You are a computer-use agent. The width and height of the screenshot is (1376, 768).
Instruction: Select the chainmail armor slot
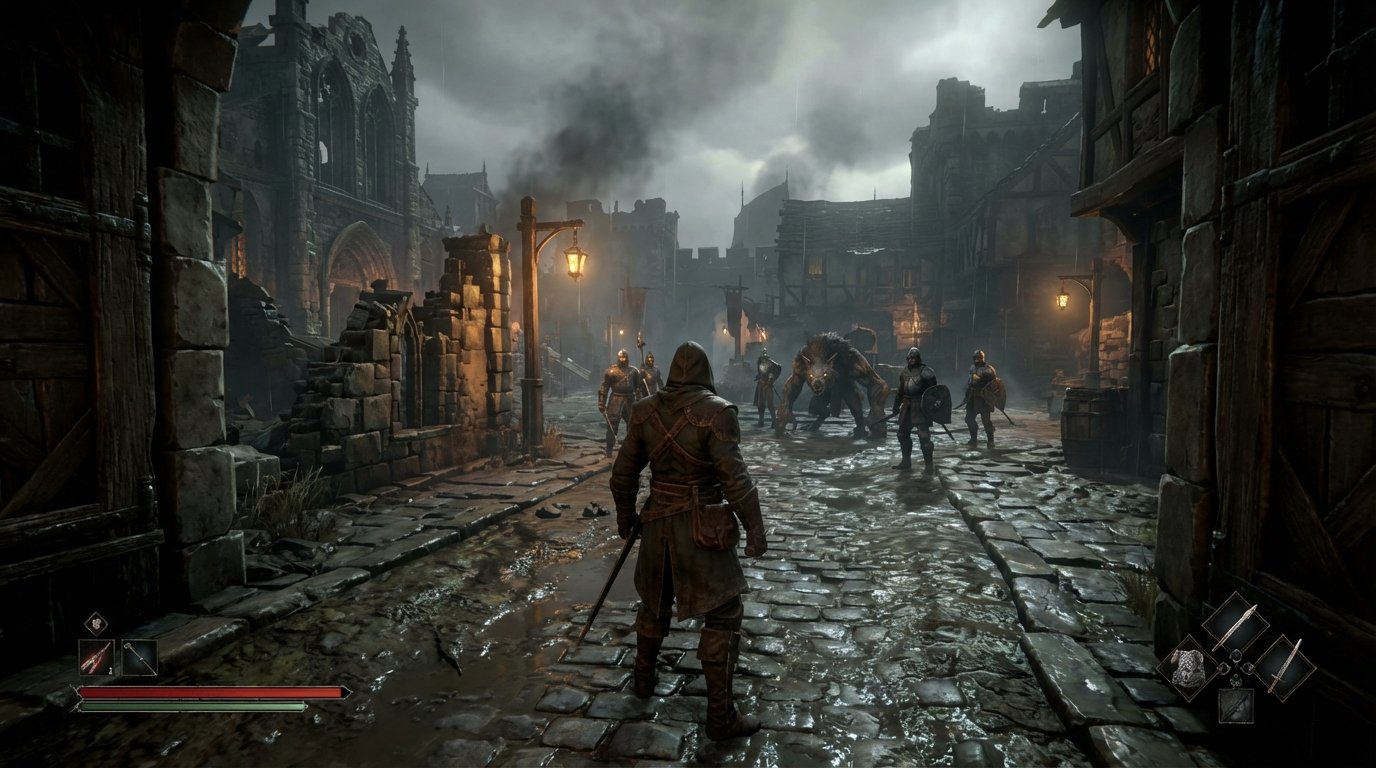point(1189,668)
